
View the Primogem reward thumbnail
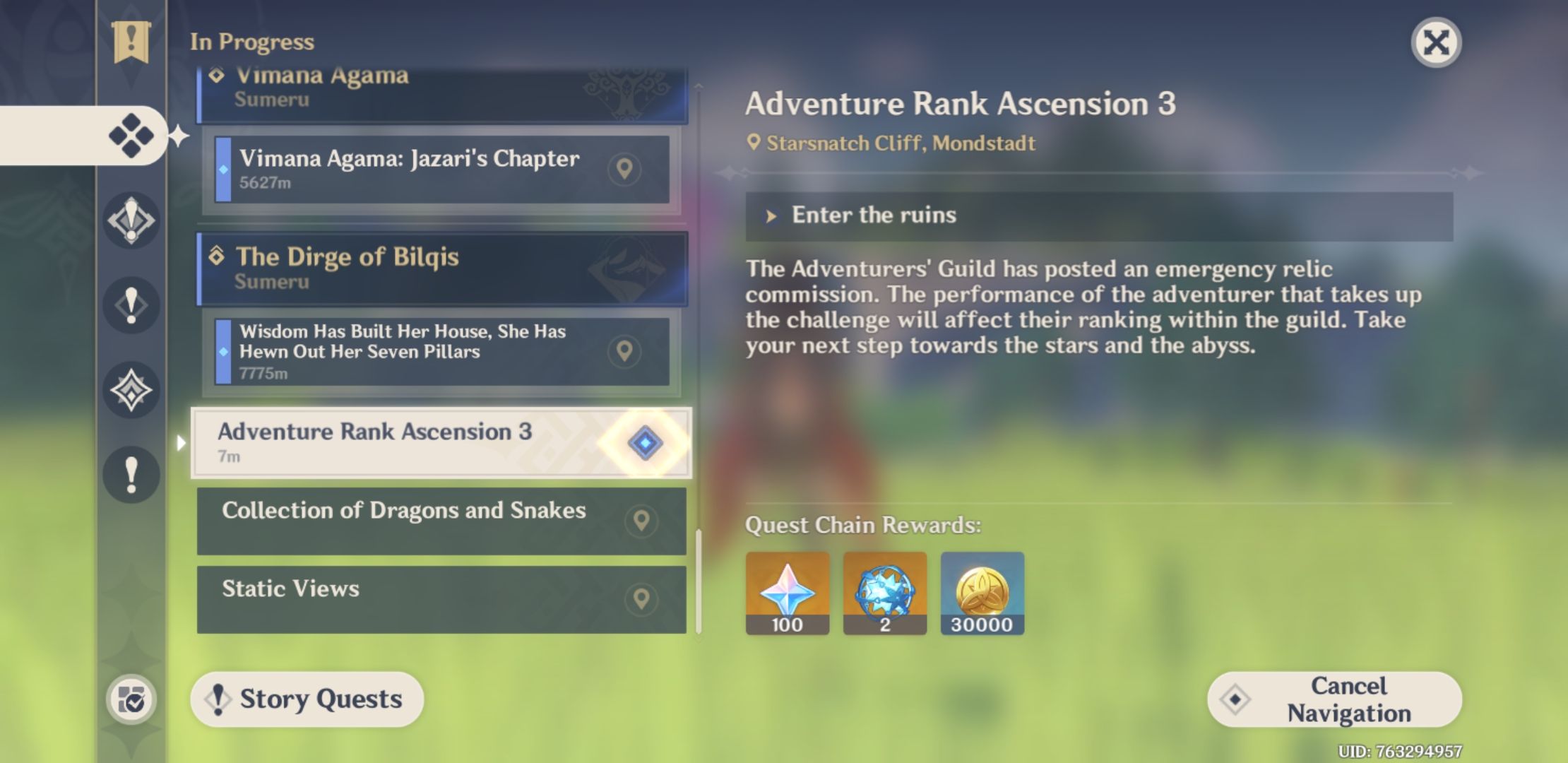[786, 592]
